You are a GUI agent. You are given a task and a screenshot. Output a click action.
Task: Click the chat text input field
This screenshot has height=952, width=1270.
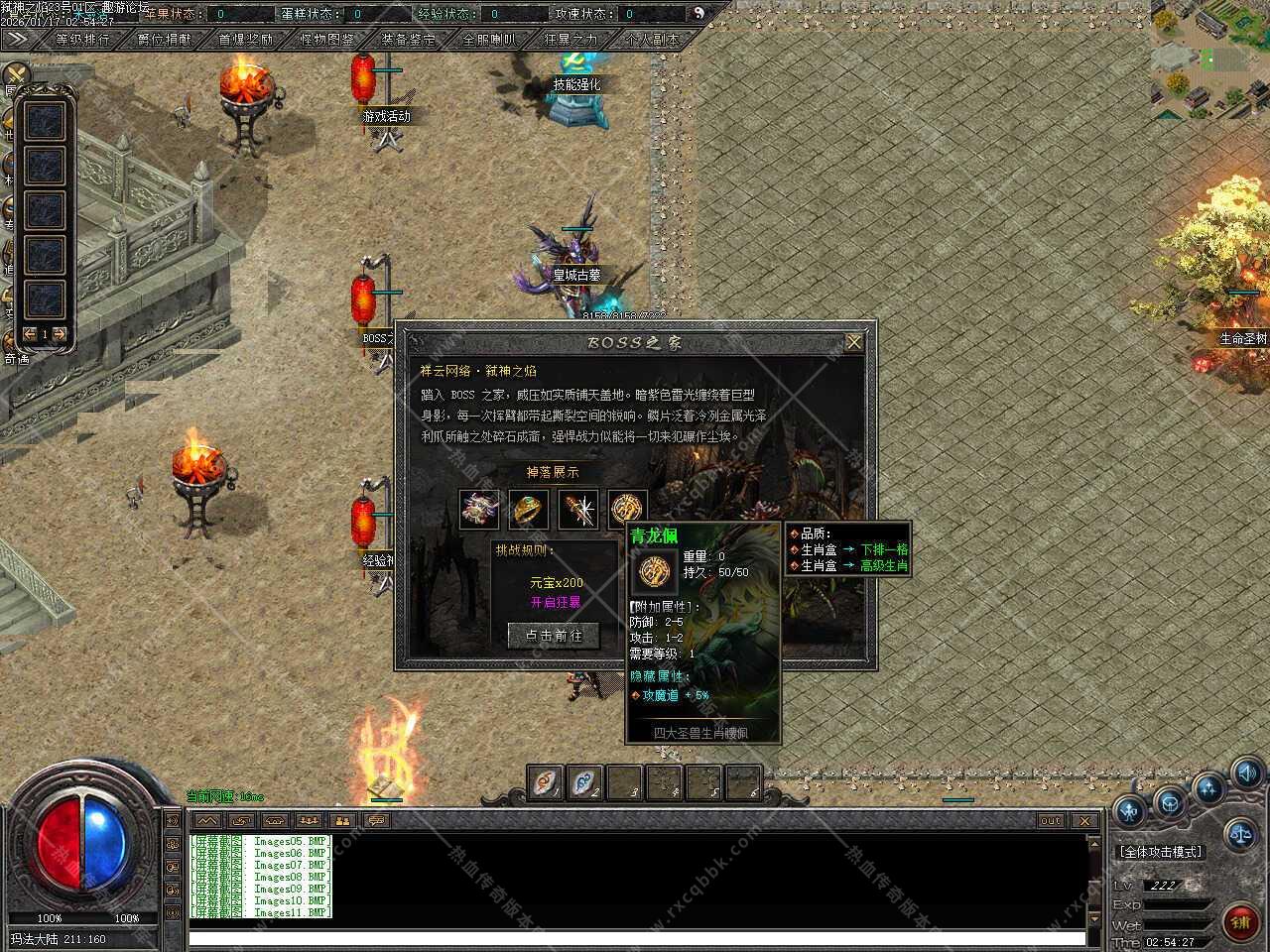coord(635,937)
